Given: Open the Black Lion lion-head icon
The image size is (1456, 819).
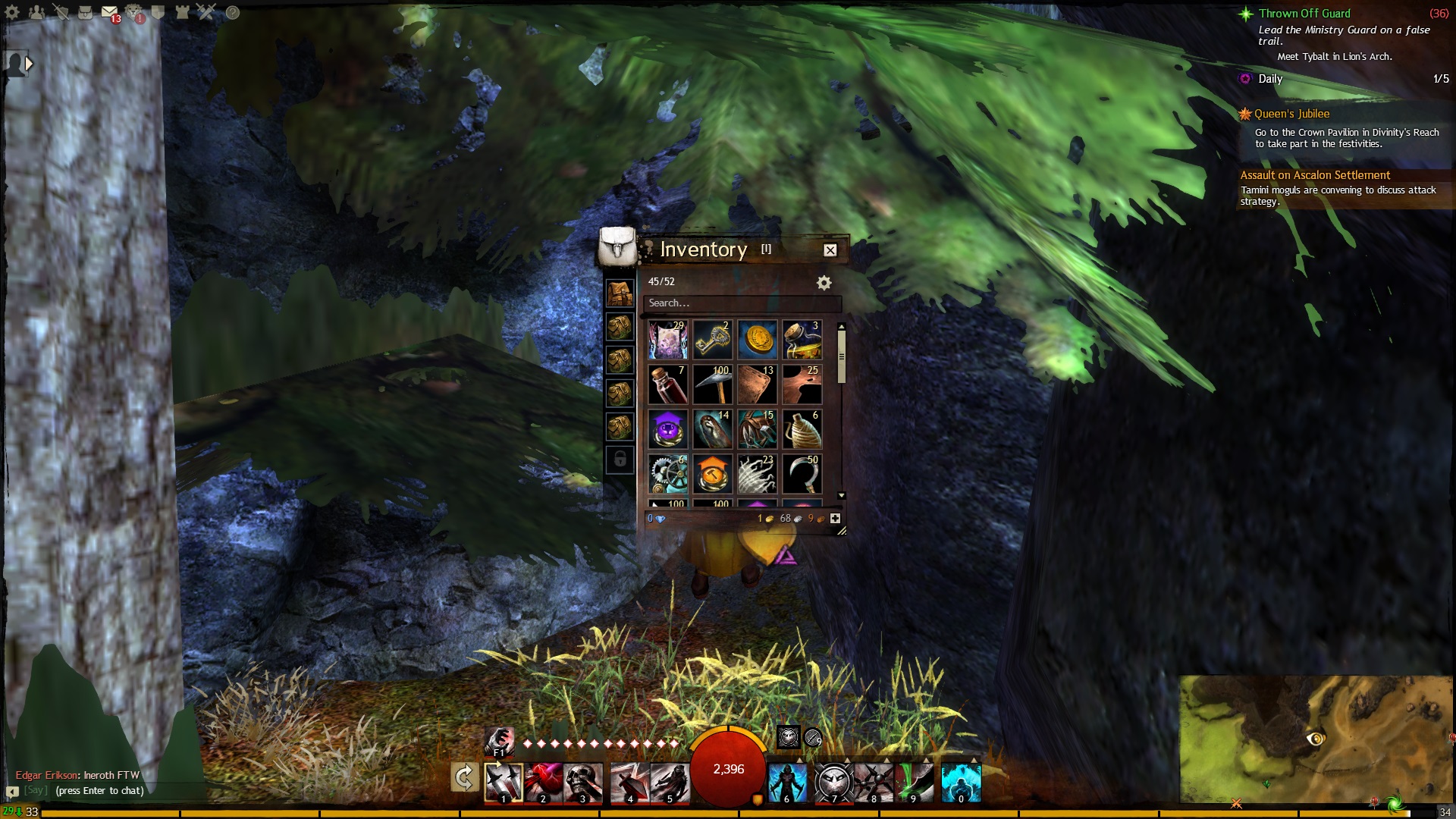Looking at the screenshot, I should coord(134,12).
